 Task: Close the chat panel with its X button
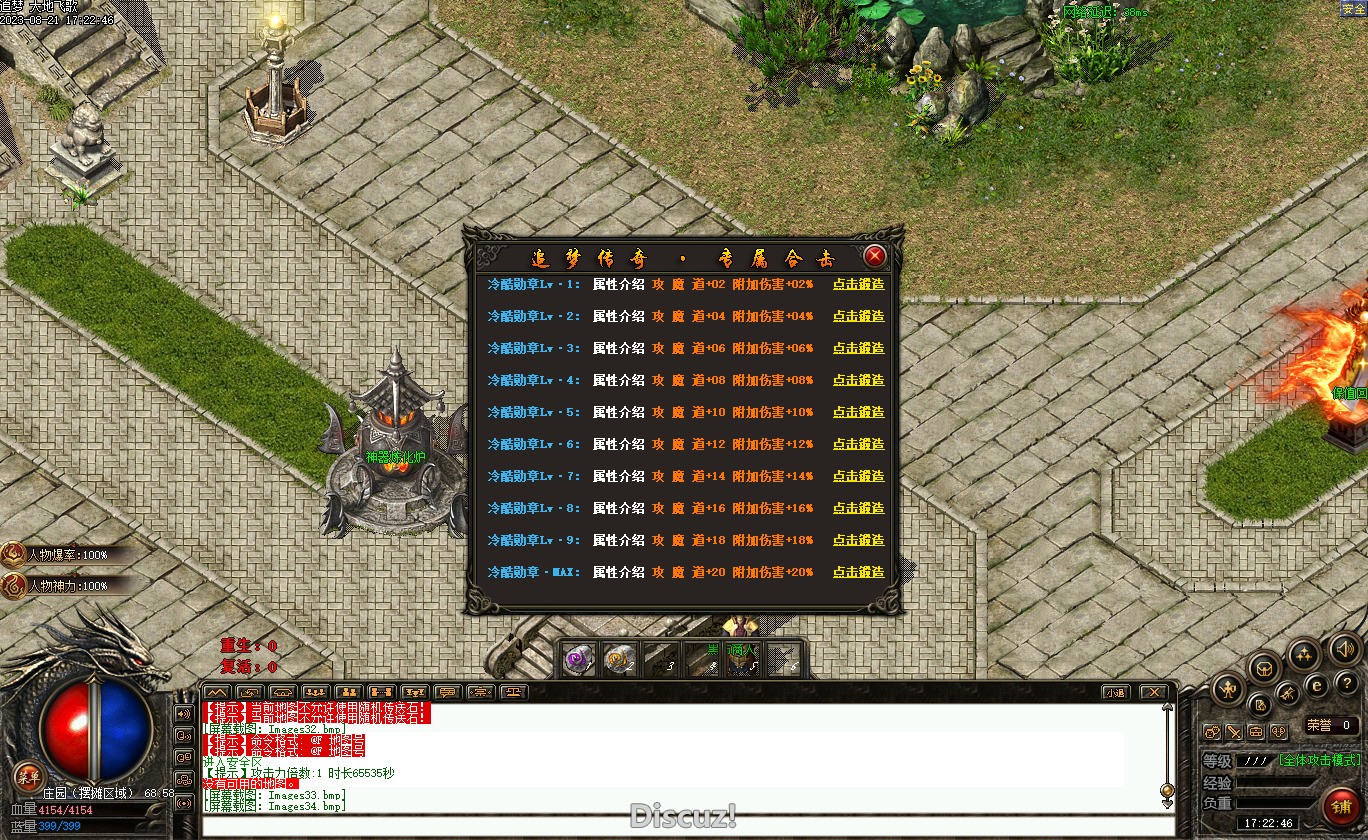(1153, 692)
